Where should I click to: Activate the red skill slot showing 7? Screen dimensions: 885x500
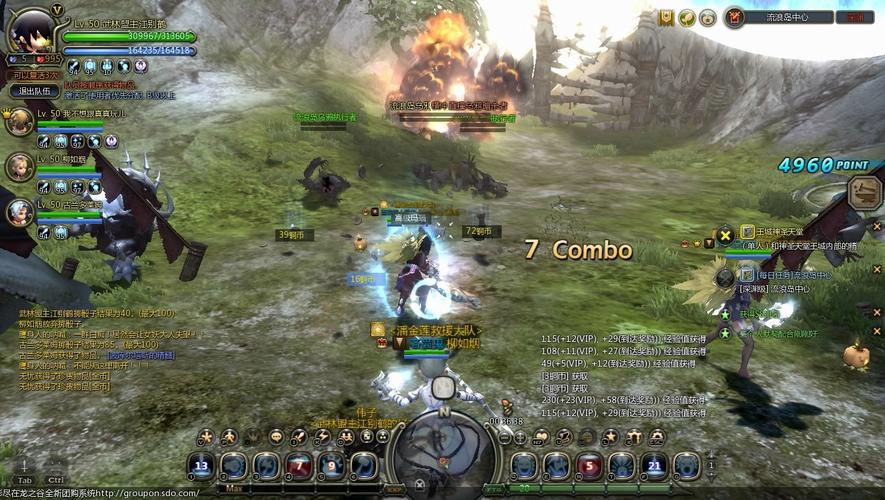pyautogui.click(x=299, y=466)
